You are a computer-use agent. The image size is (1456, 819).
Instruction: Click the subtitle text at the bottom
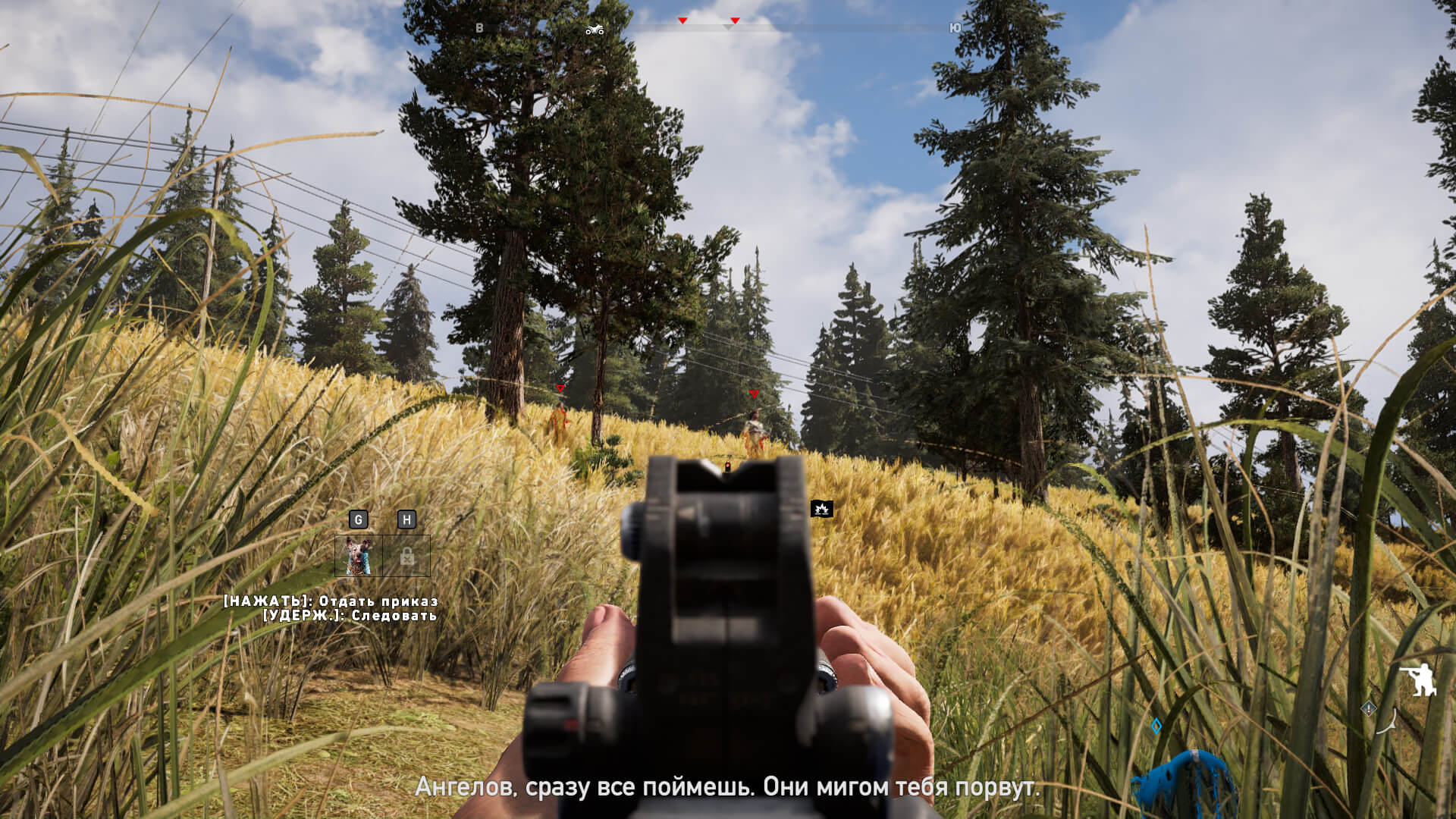click(728, 787)
